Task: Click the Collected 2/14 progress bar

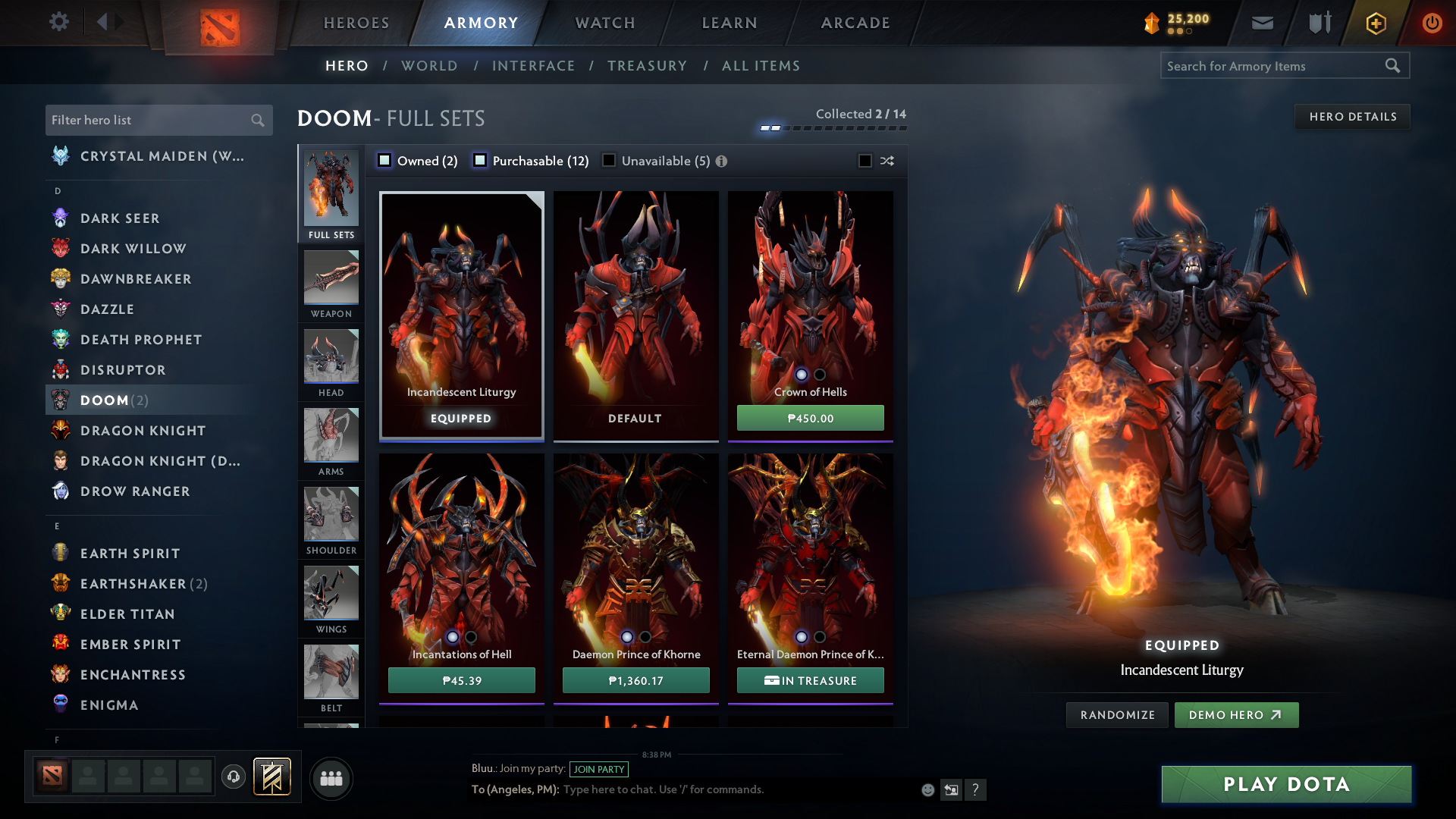Action: coord(832,128)
